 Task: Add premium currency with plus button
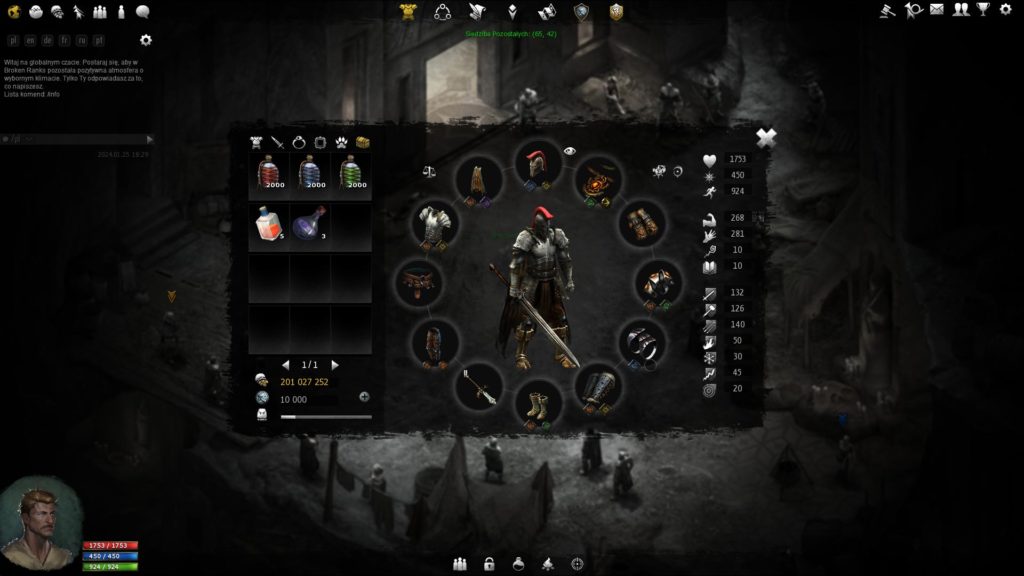click(x=364, y=397)
